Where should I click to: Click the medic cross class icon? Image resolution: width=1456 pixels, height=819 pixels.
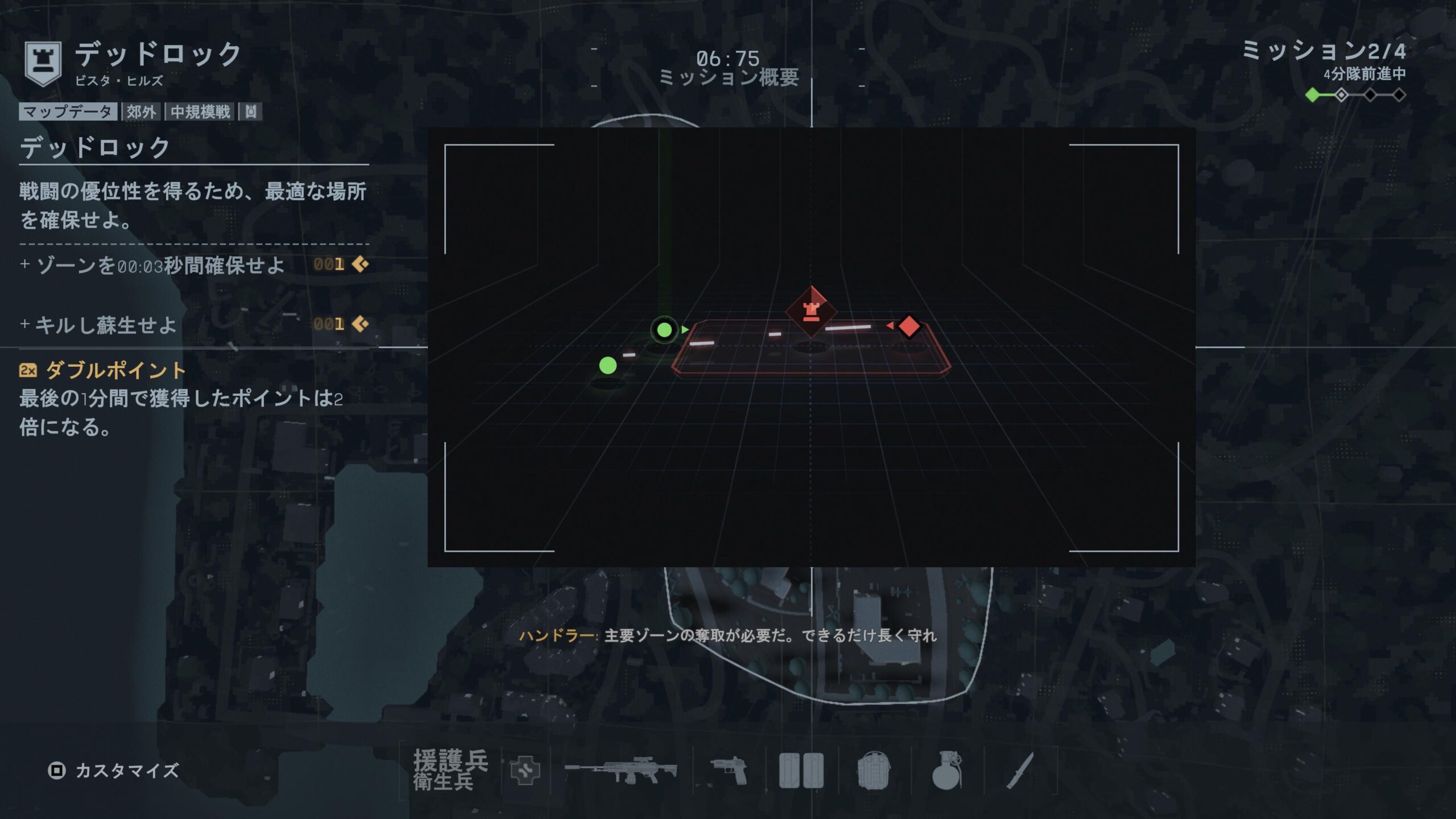[x=525, y=771]
